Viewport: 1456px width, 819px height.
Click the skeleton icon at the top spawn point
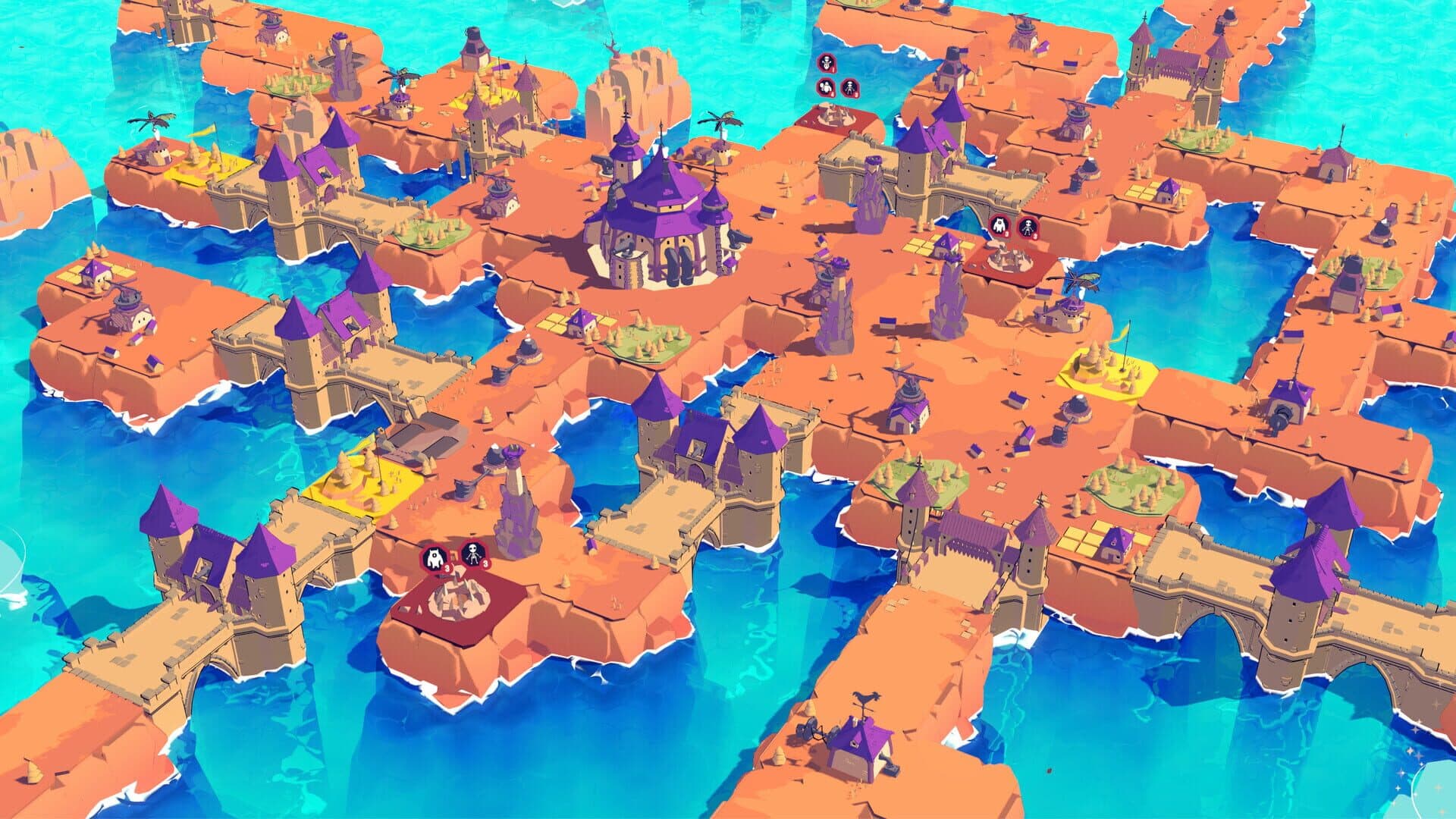[850, 86]
